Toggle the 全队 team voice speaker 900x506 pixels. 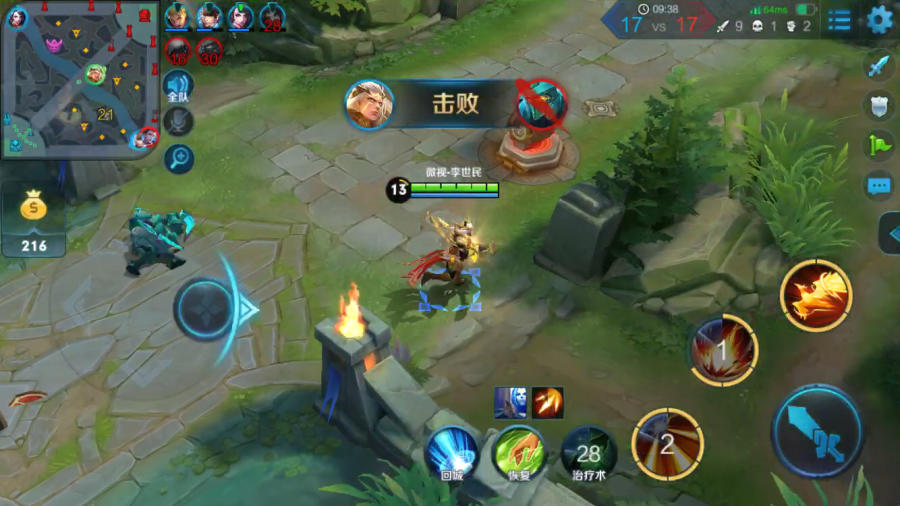tap(178, 88)
